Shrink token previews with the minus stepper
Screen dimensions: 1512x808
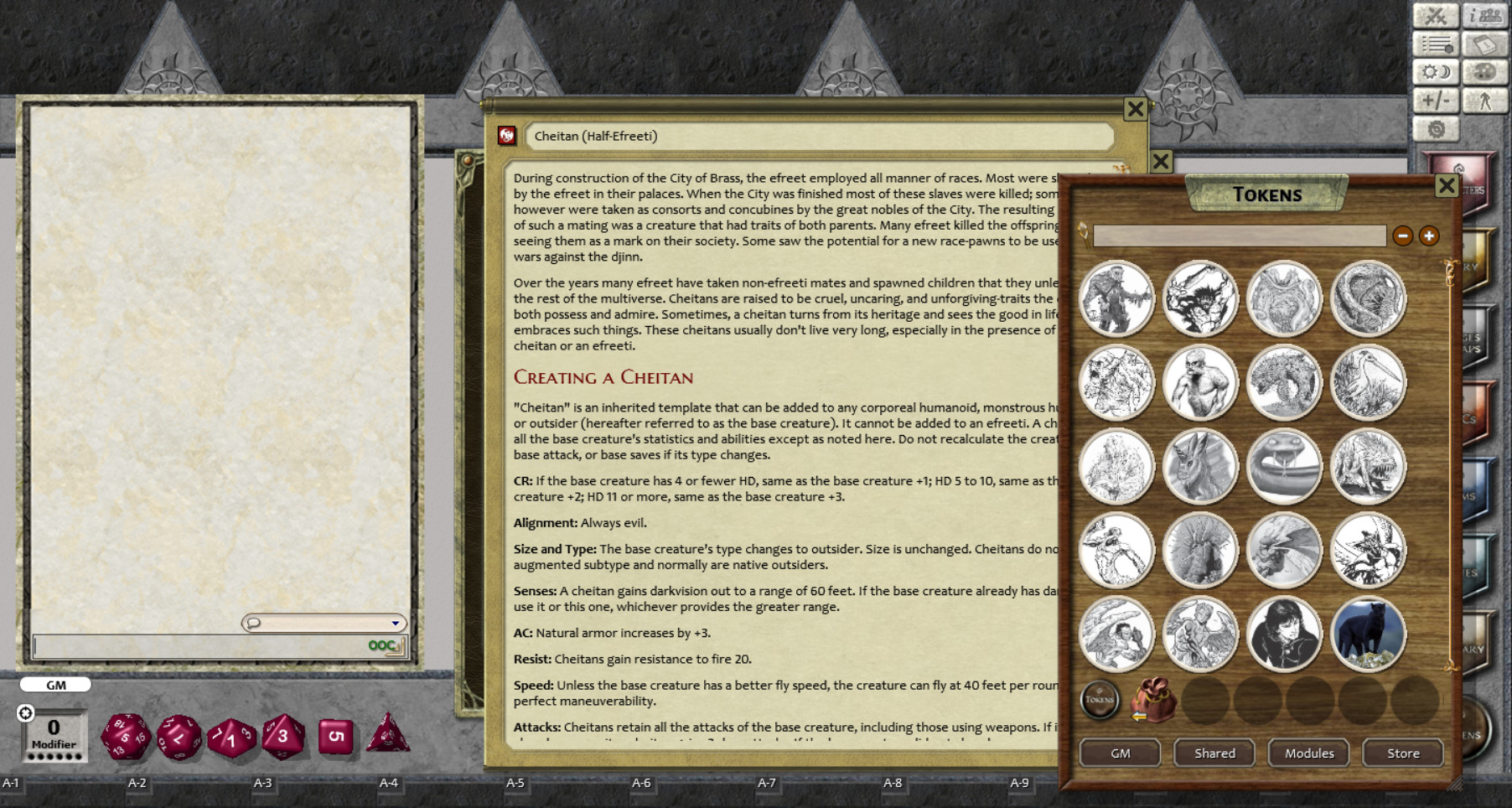pyautogui.click(x=1403, y=236)
